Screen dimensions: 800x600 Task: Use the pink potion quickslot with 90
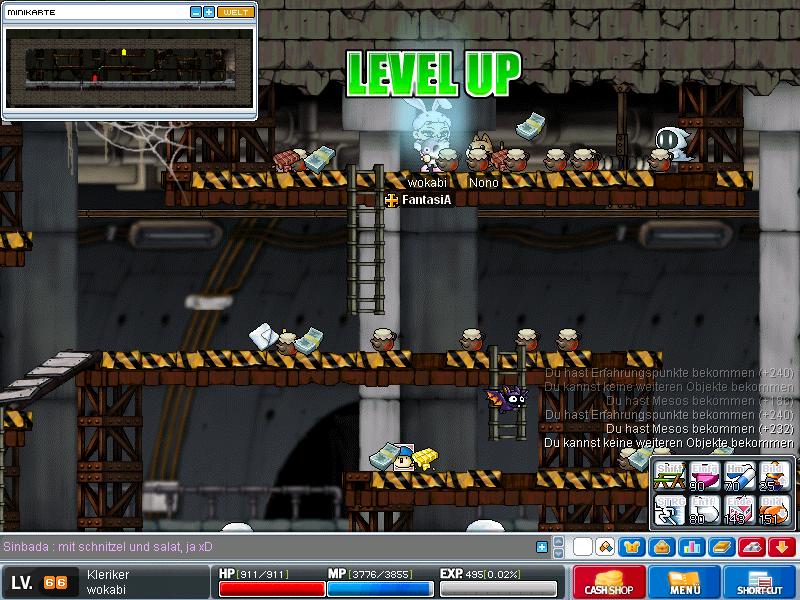click(704, 476)
